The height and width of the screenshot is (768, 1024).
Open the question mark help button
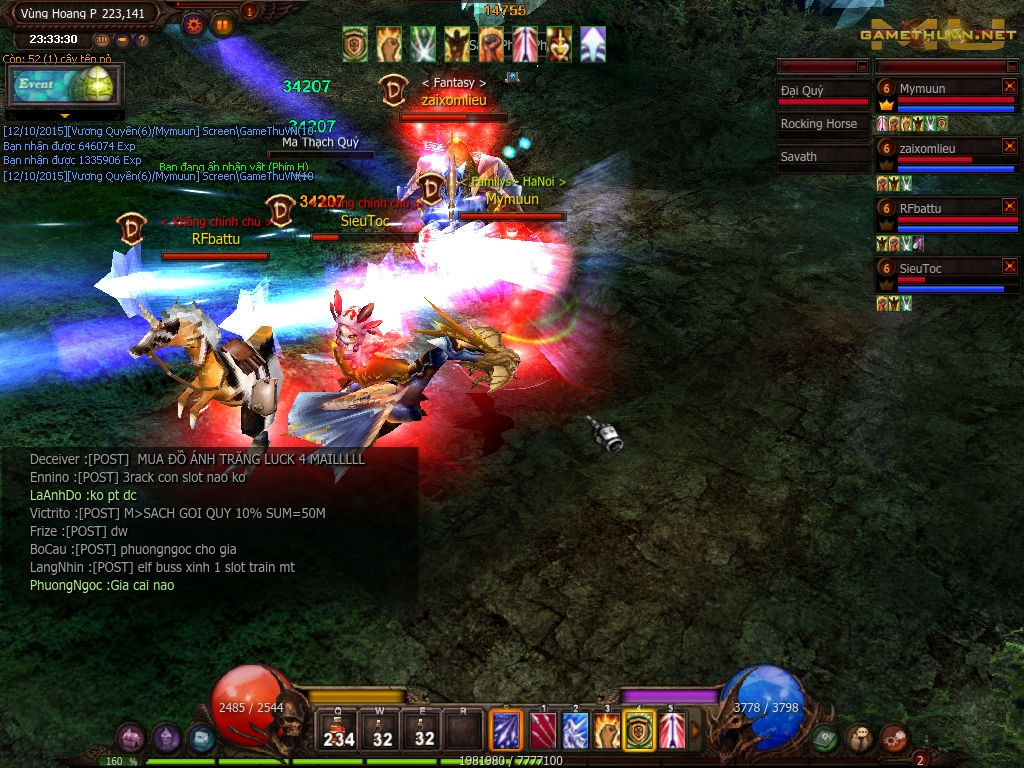142,40
